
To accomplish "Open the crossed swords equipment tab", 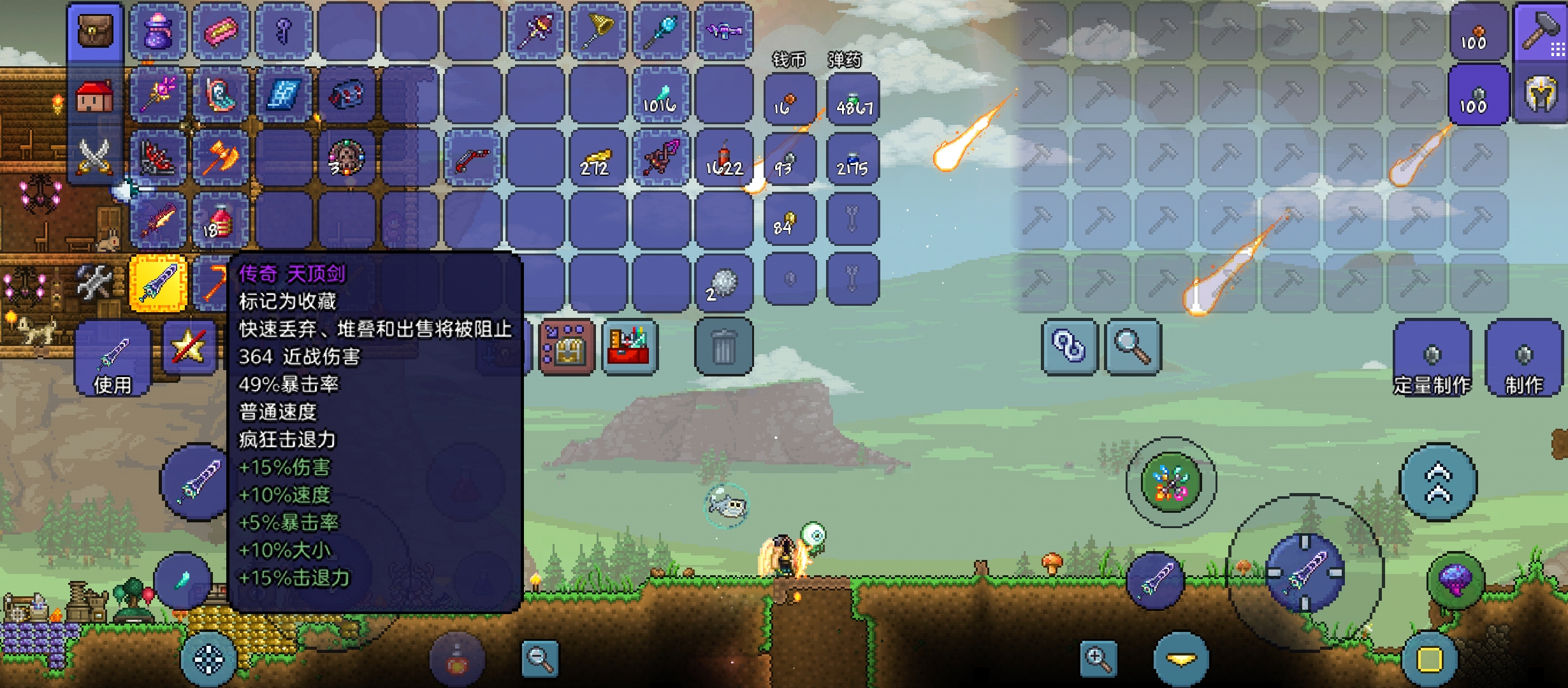I will point(95,156).
